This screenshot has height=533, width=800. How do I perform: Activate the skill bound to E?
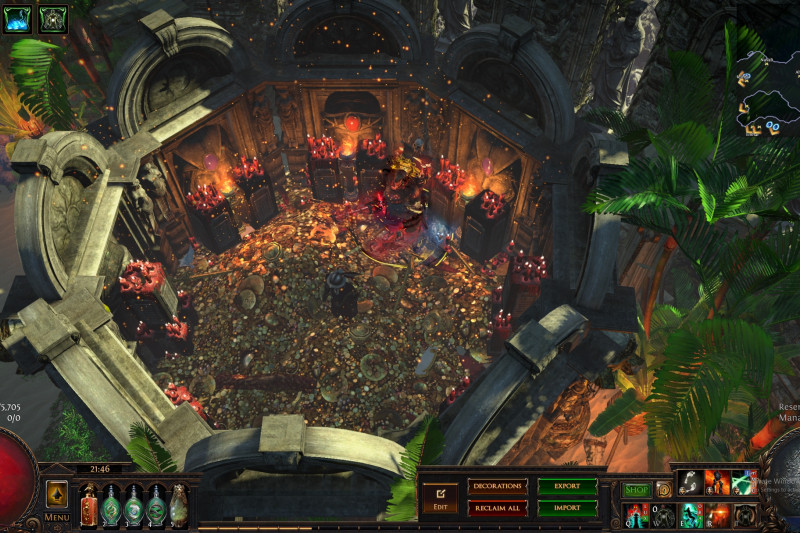click(x=691, y=515)
